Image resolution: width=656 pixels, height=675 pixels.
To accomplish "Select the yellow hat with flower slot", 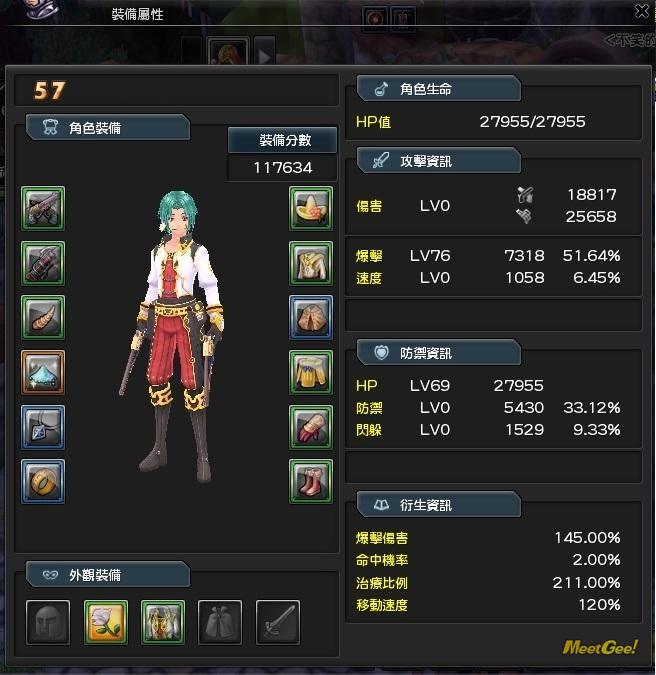I will (x=311, y=209).
